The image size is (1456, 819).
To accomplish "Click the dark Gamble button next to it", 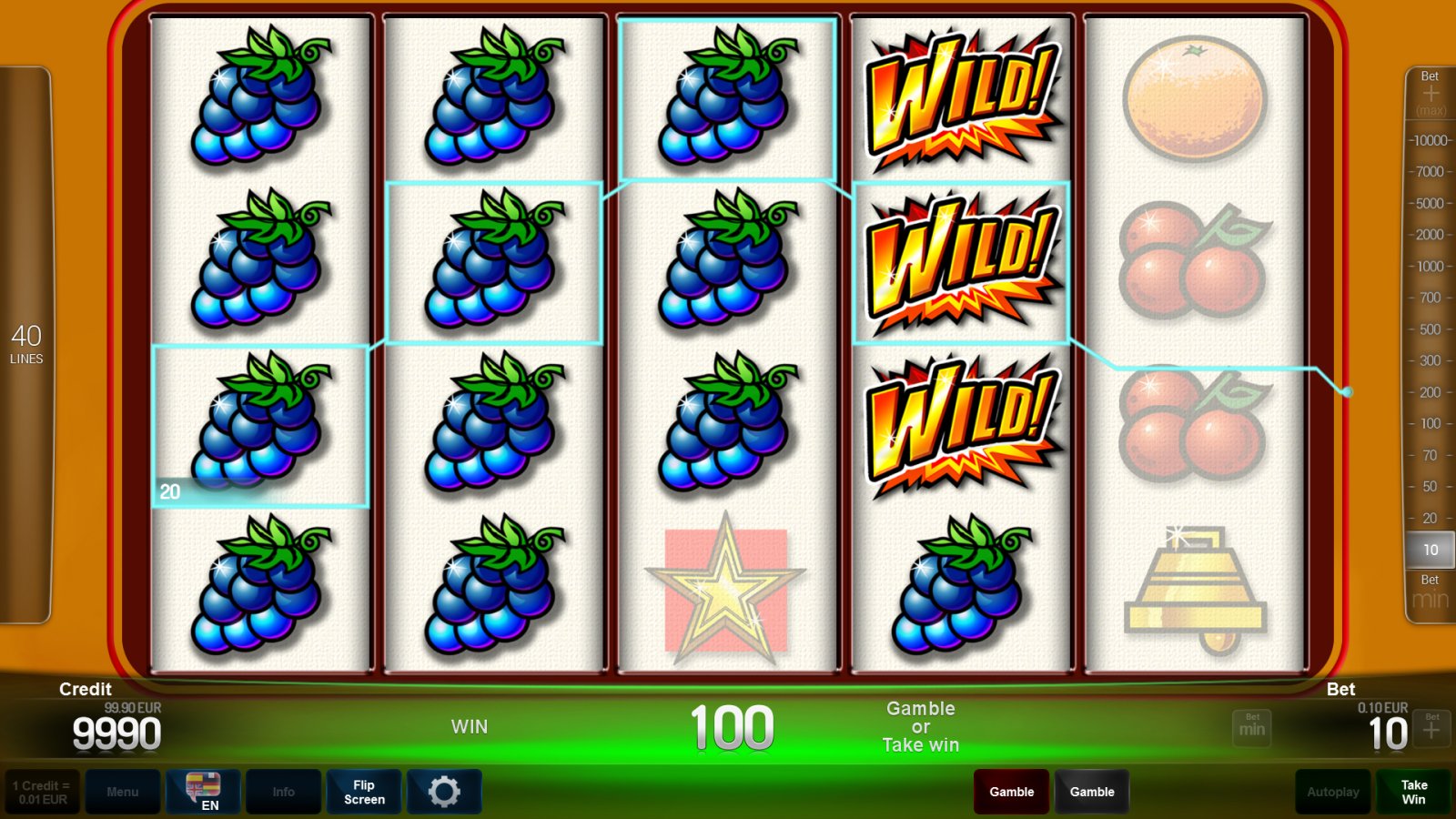I will (x=1092, y=792).
